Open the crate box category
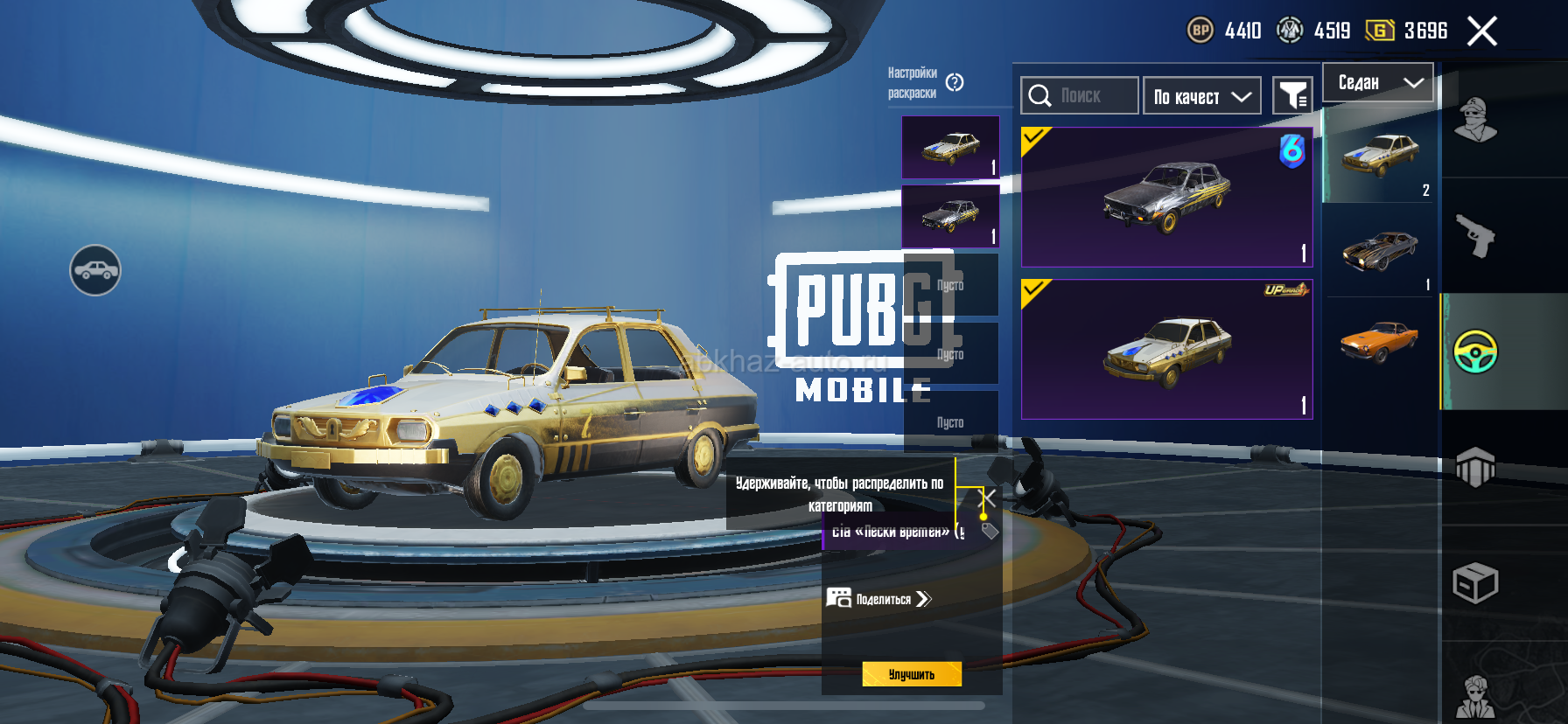The height and width of the screenshot is (724, 1568). [x=1475, y=583]
